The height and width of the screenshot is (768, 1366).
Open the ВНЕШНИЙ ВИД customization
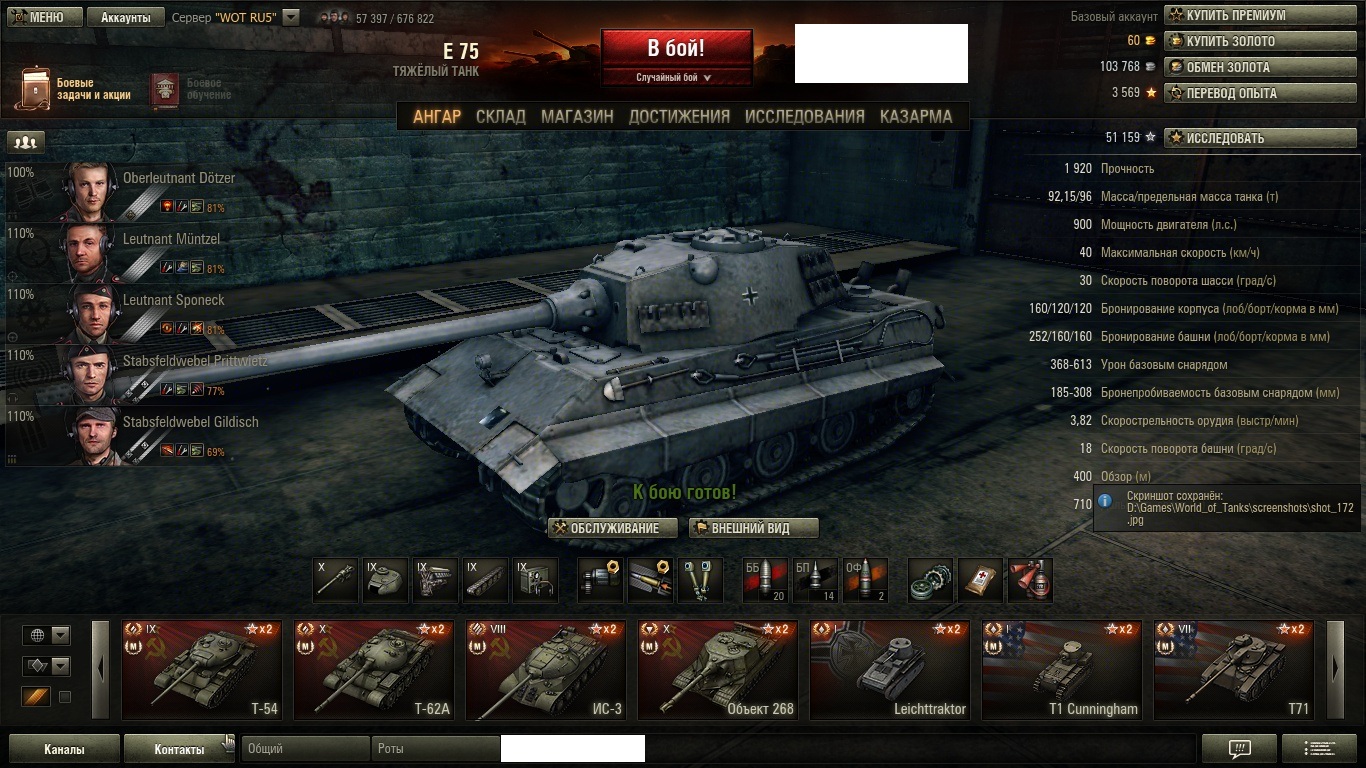(754, 528)
